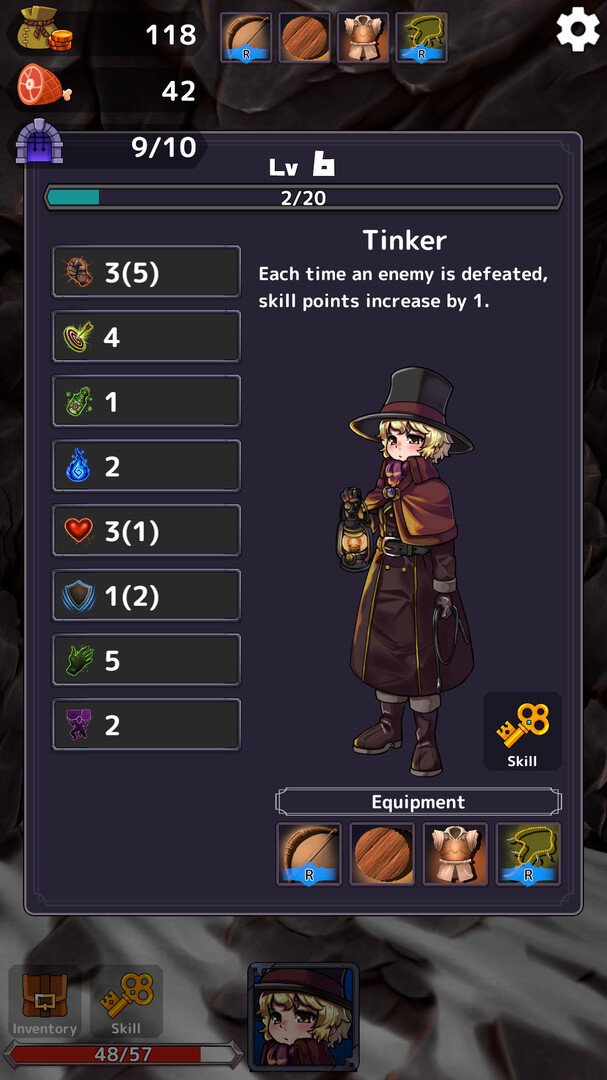Select the purple weight-lifter stat row
The width and height of the screenshot is (607, 1080).
(x=146, y=725)
